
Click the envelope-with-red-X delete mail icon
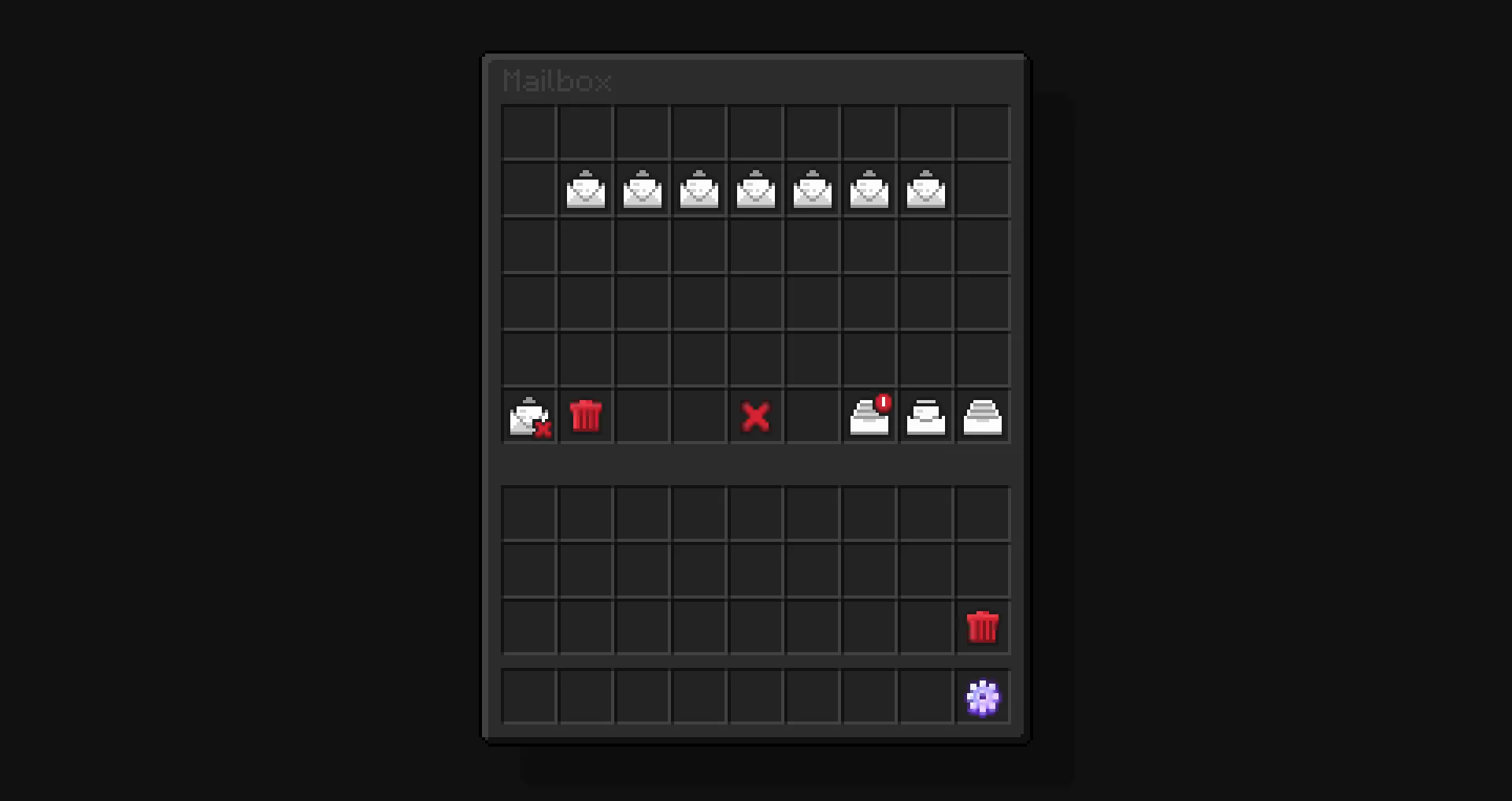(x=529, y=417)
